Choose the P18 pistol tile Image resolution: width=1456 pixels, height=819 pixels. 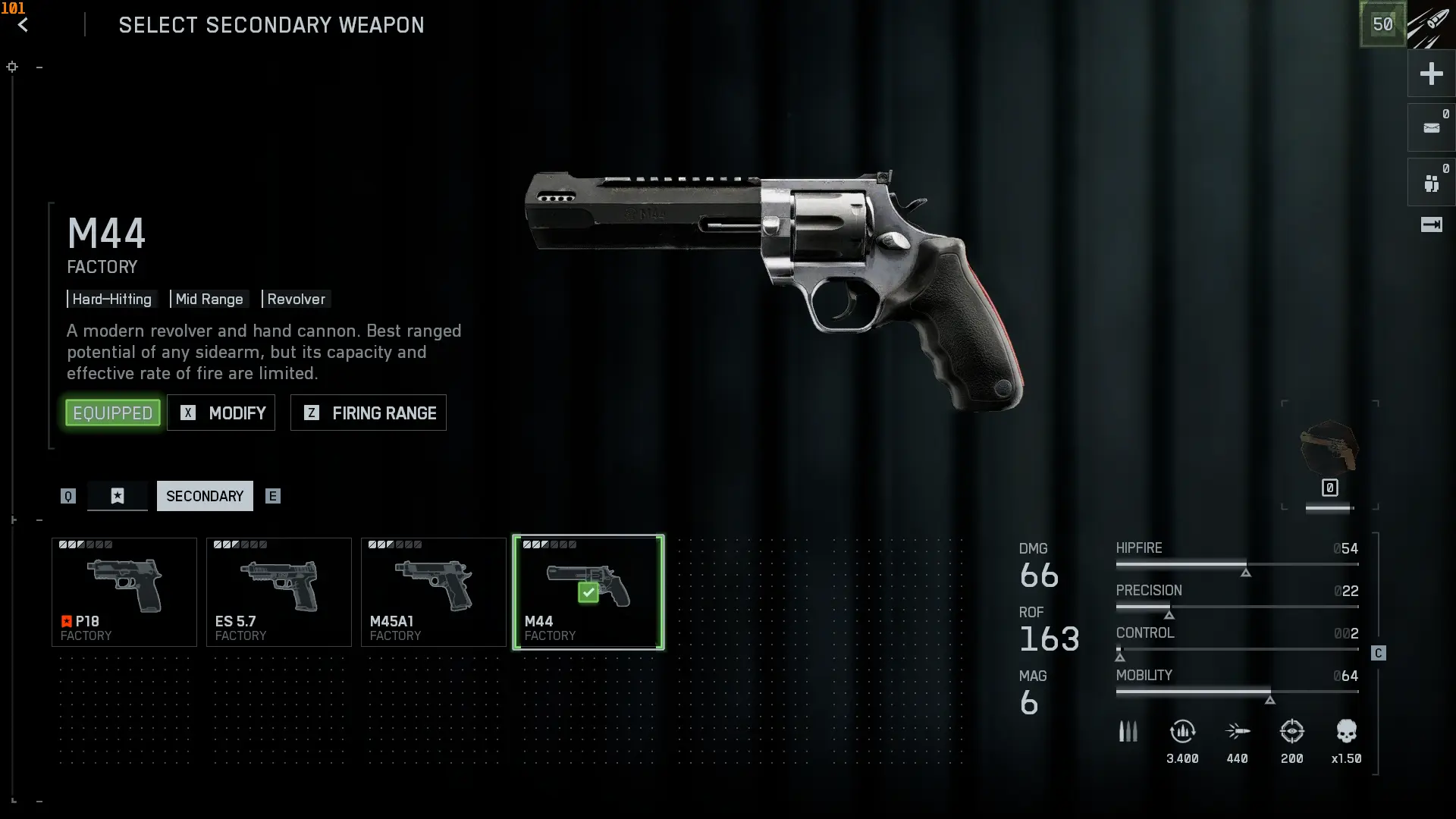click(x=124, y=592)
